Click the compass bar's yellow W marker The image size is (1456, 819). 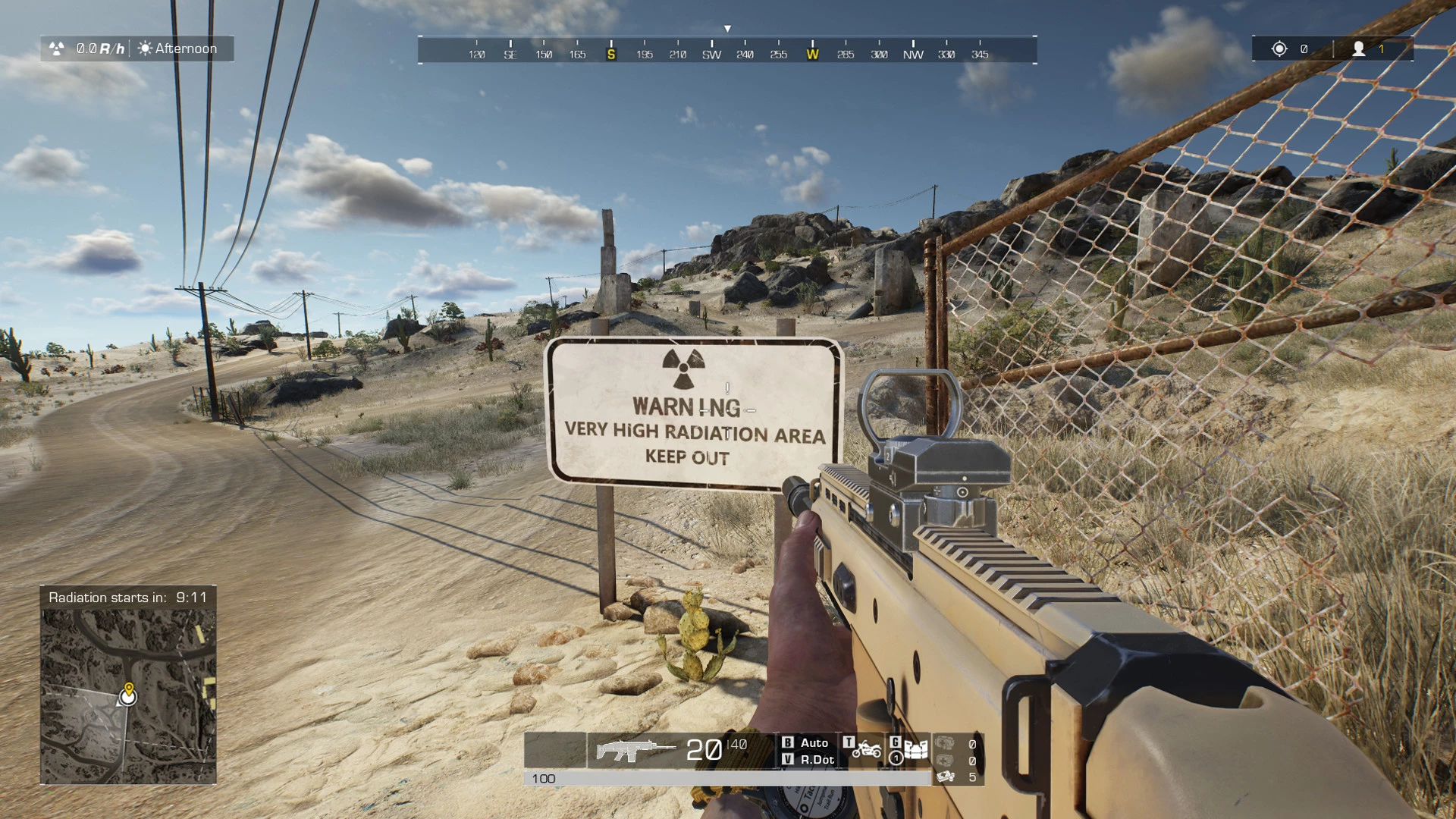tap(812, 54)
